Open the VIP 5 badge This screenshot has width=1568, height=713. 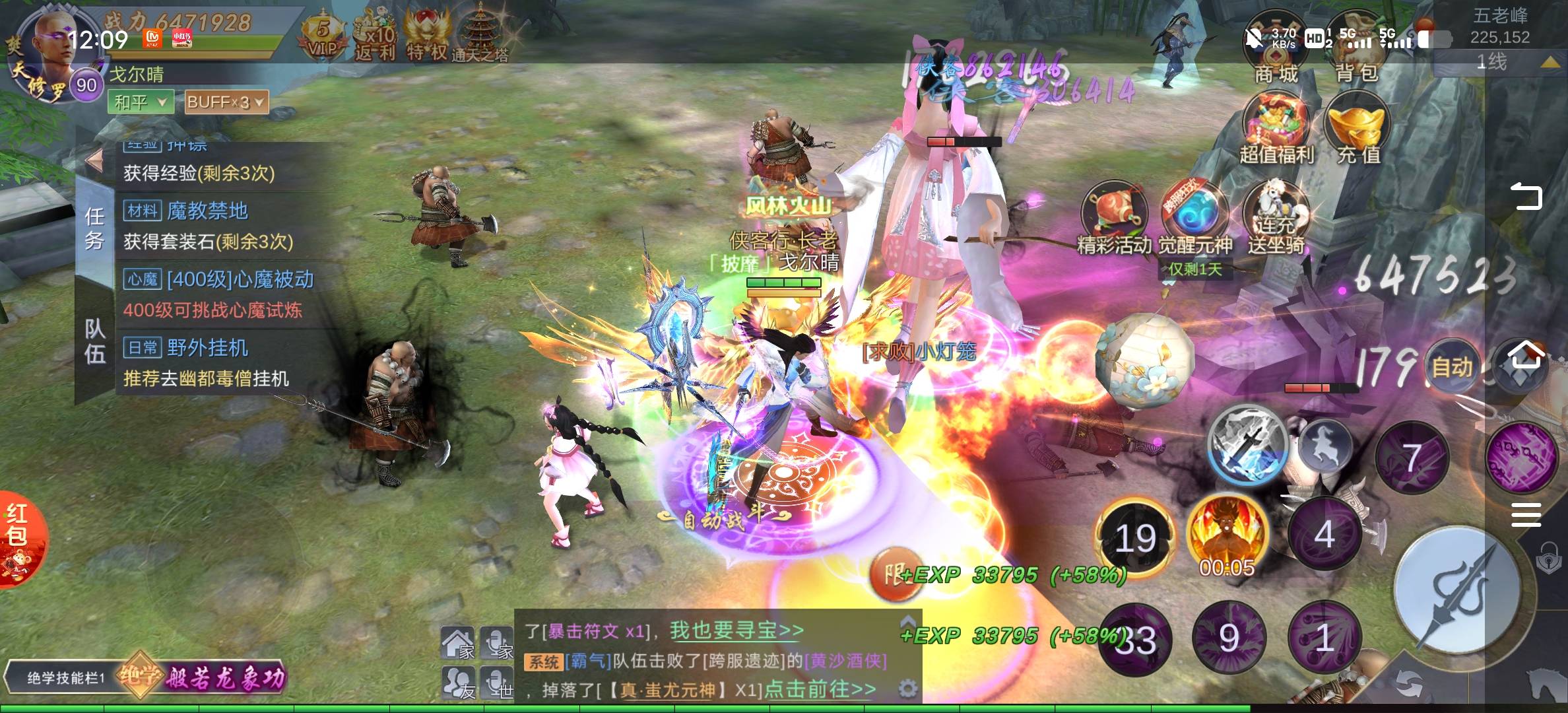tap(323, 36)
